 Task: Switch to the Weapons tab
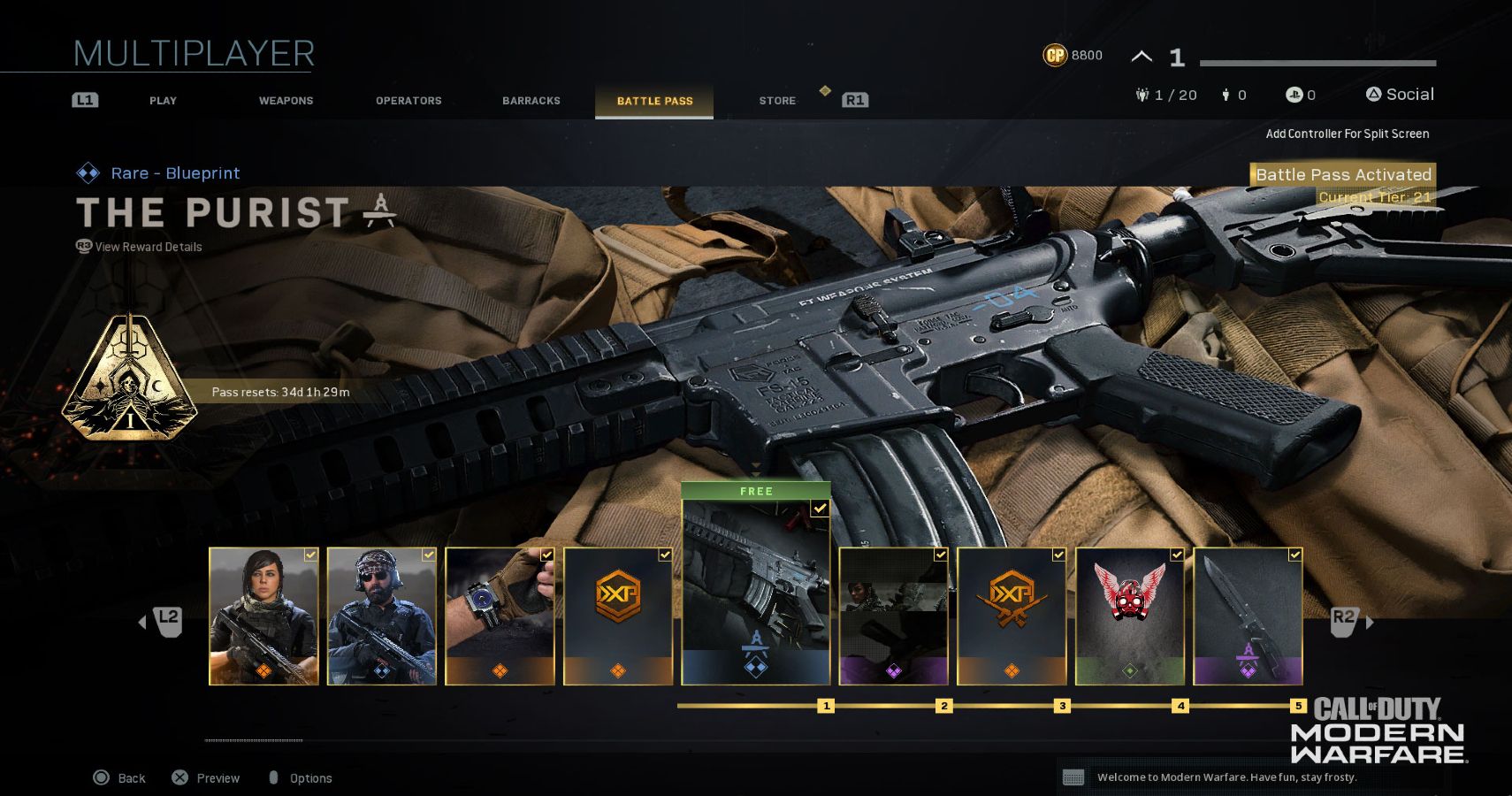tap(285, 100)
